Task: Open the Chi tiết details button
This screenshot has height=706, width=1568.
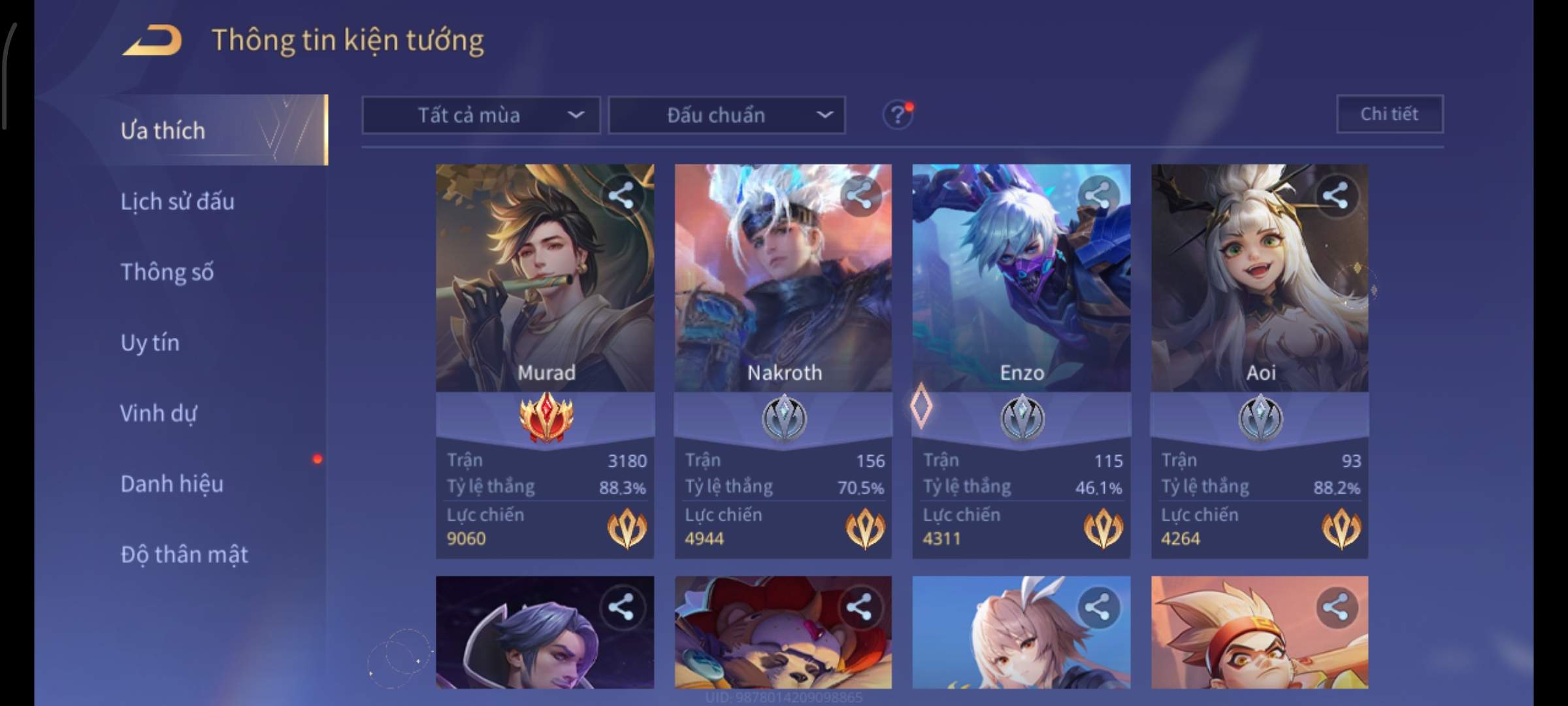Action: click(x=1389, y=114)
